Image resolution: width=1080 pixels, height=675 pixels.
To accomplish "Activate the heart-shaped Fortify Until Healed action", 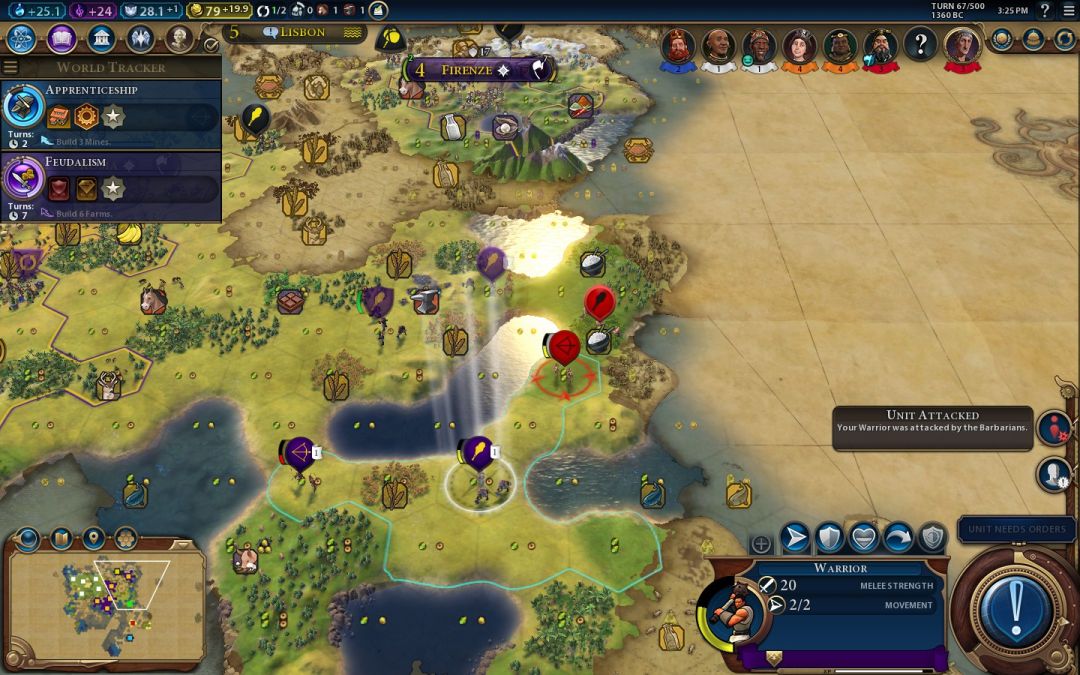I will point(863,538).
